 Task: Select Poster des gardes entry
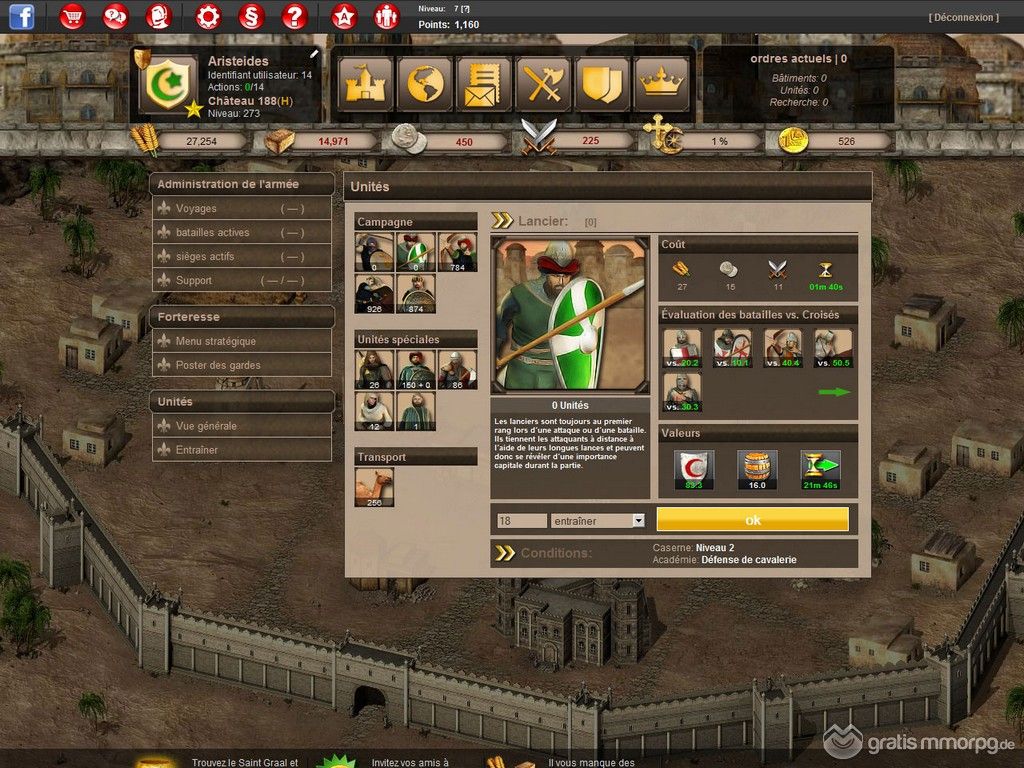point(218,366)
